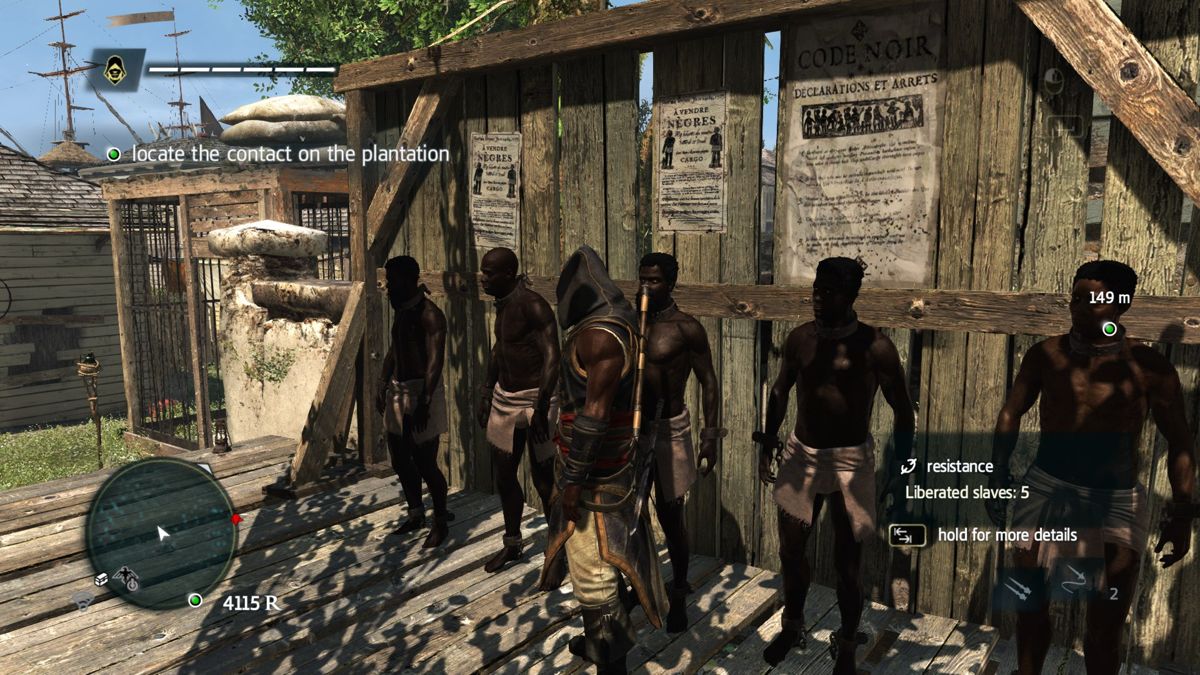Select the twin darts weapon icon
Screen dimensions: 1200x675
pos(1018,587)
